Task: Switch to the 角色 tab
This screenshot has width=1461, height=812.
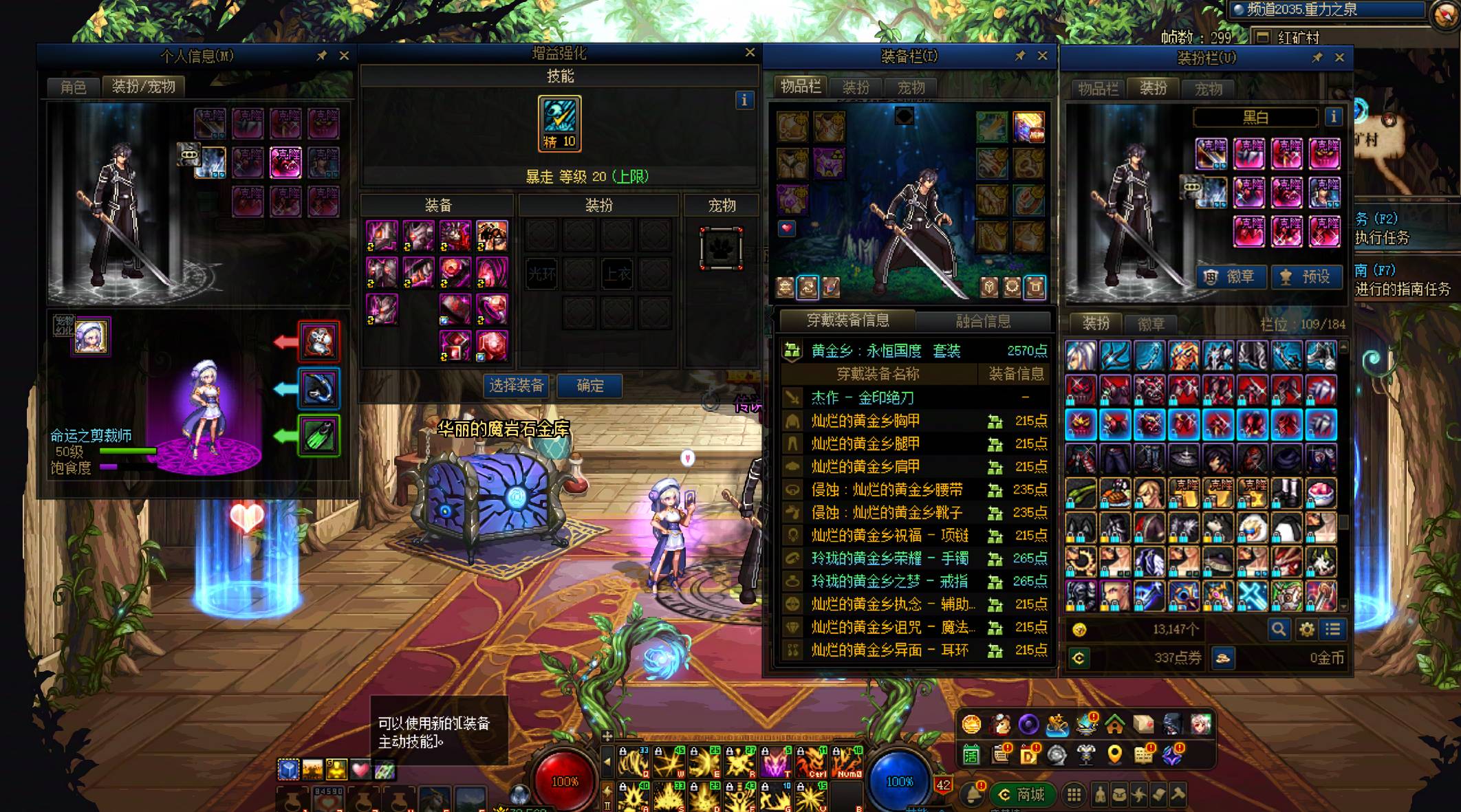Action: [73, 87]
